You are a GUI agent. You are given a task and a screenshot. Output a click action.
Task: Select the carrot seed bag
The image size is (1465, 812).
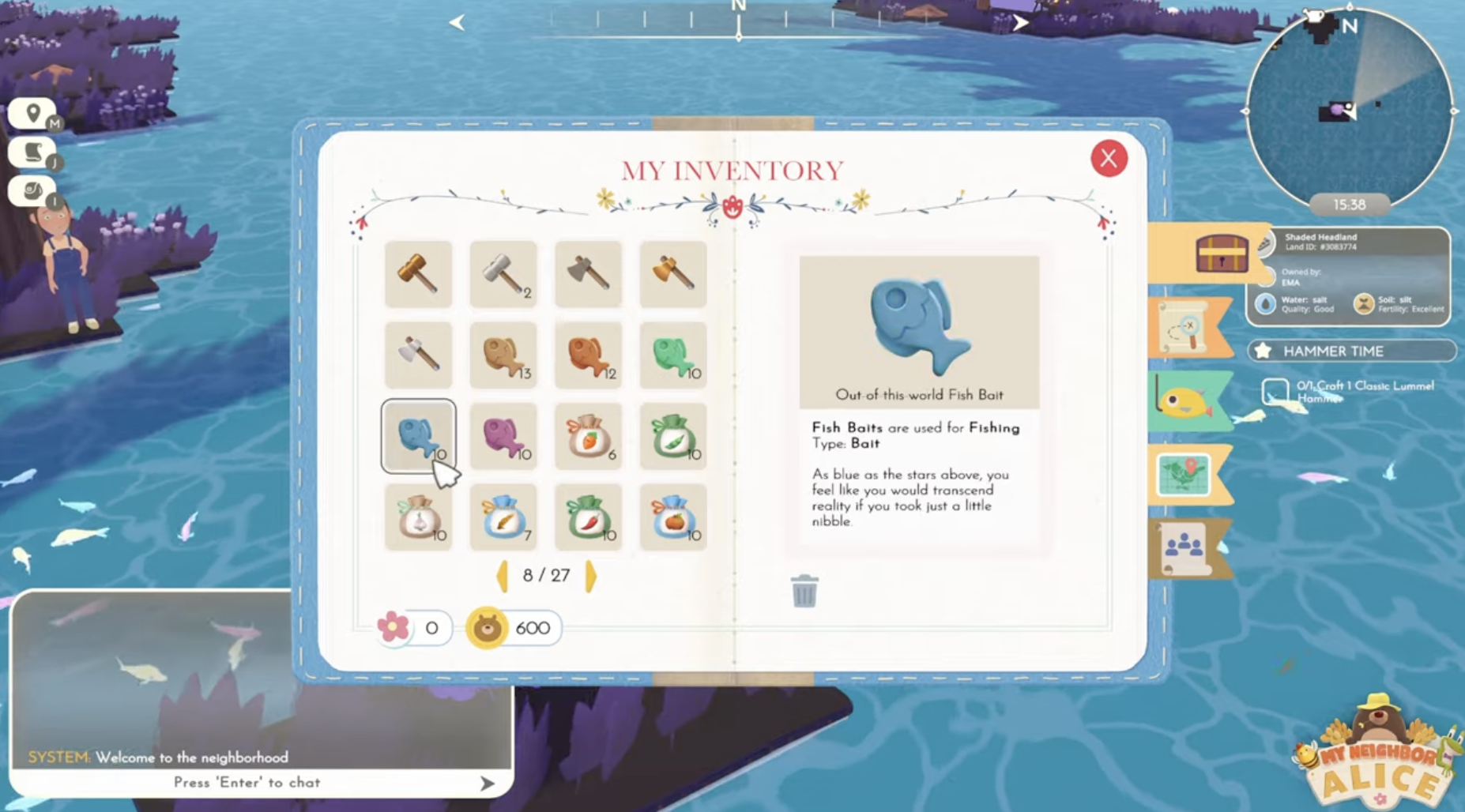click(x=588, y=437)
